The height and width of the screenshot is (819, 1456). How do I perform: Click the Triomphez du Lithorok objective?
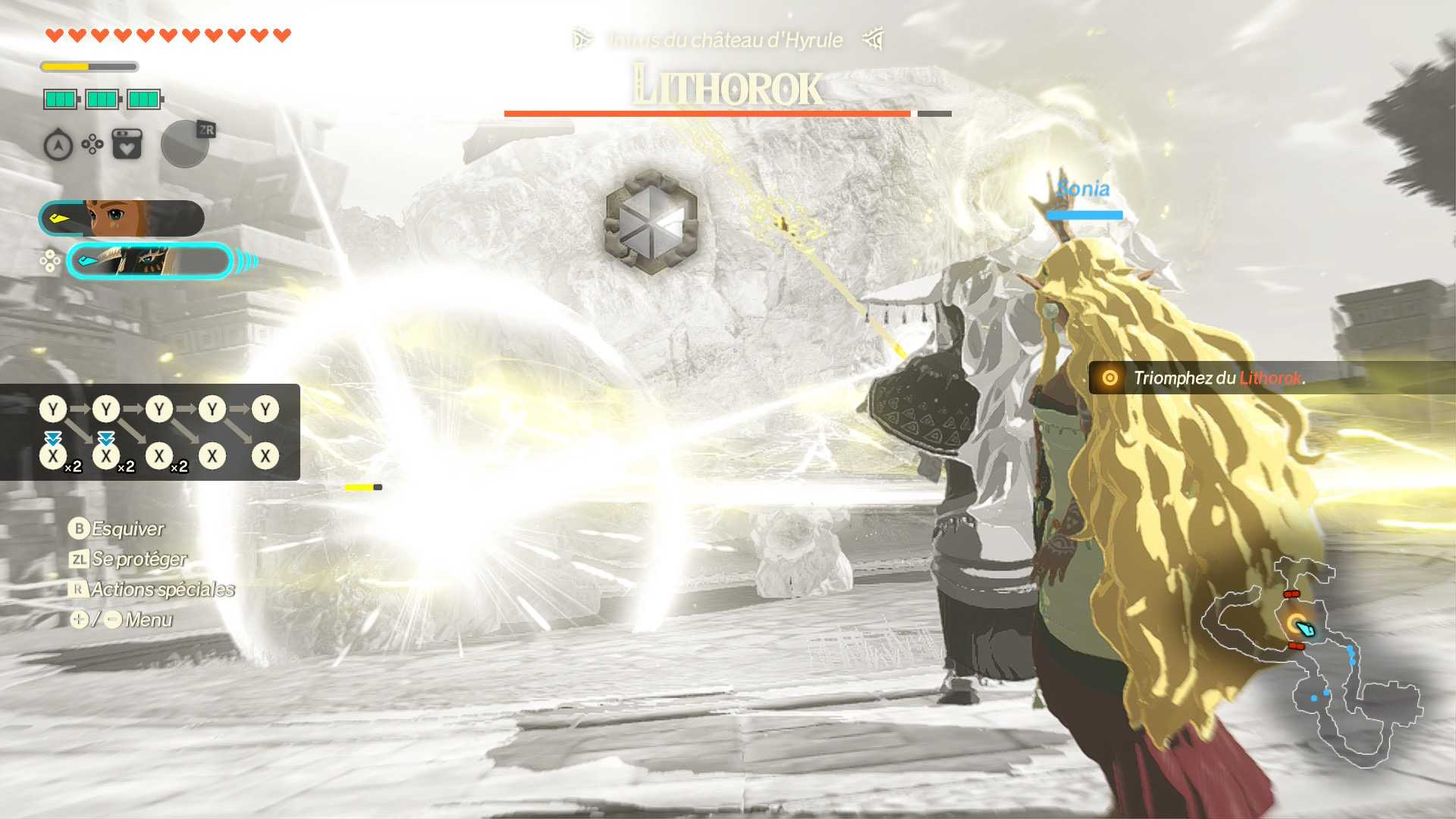tap(1218, 378)
